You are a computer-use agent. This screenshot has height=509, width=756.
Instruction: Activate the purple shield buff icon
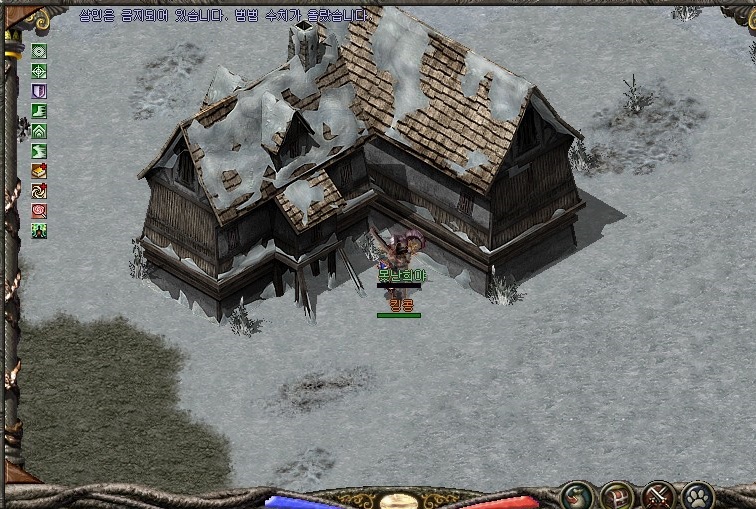40,91
